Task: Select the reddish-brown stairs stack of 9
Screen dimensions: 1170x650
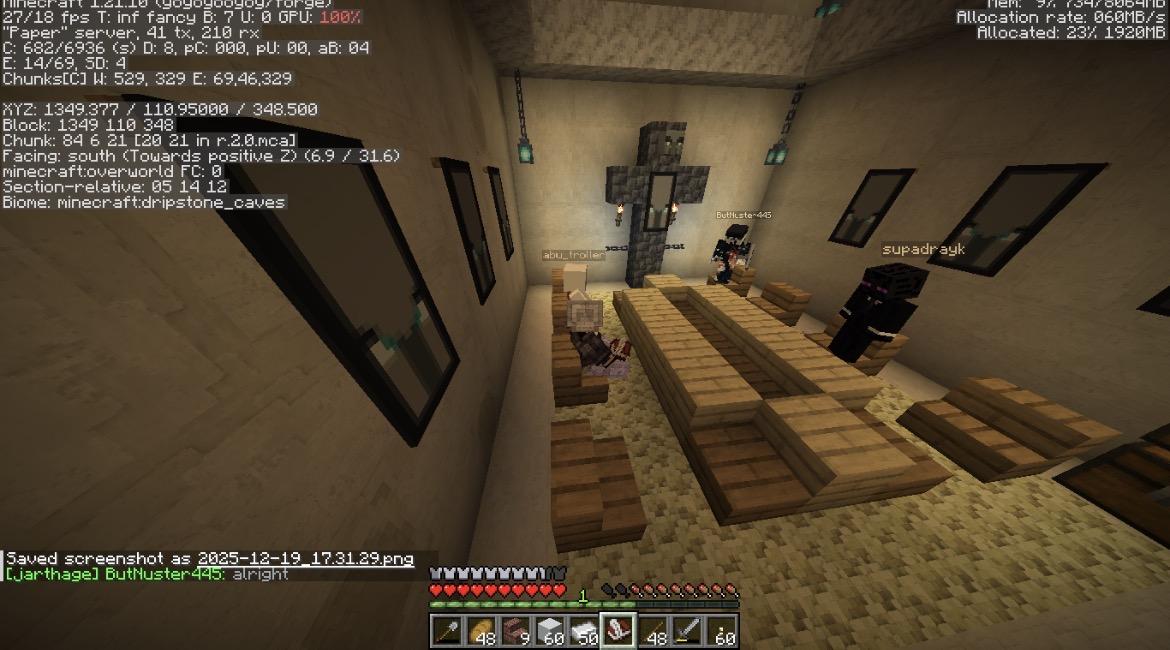Action: click(516, 630)
